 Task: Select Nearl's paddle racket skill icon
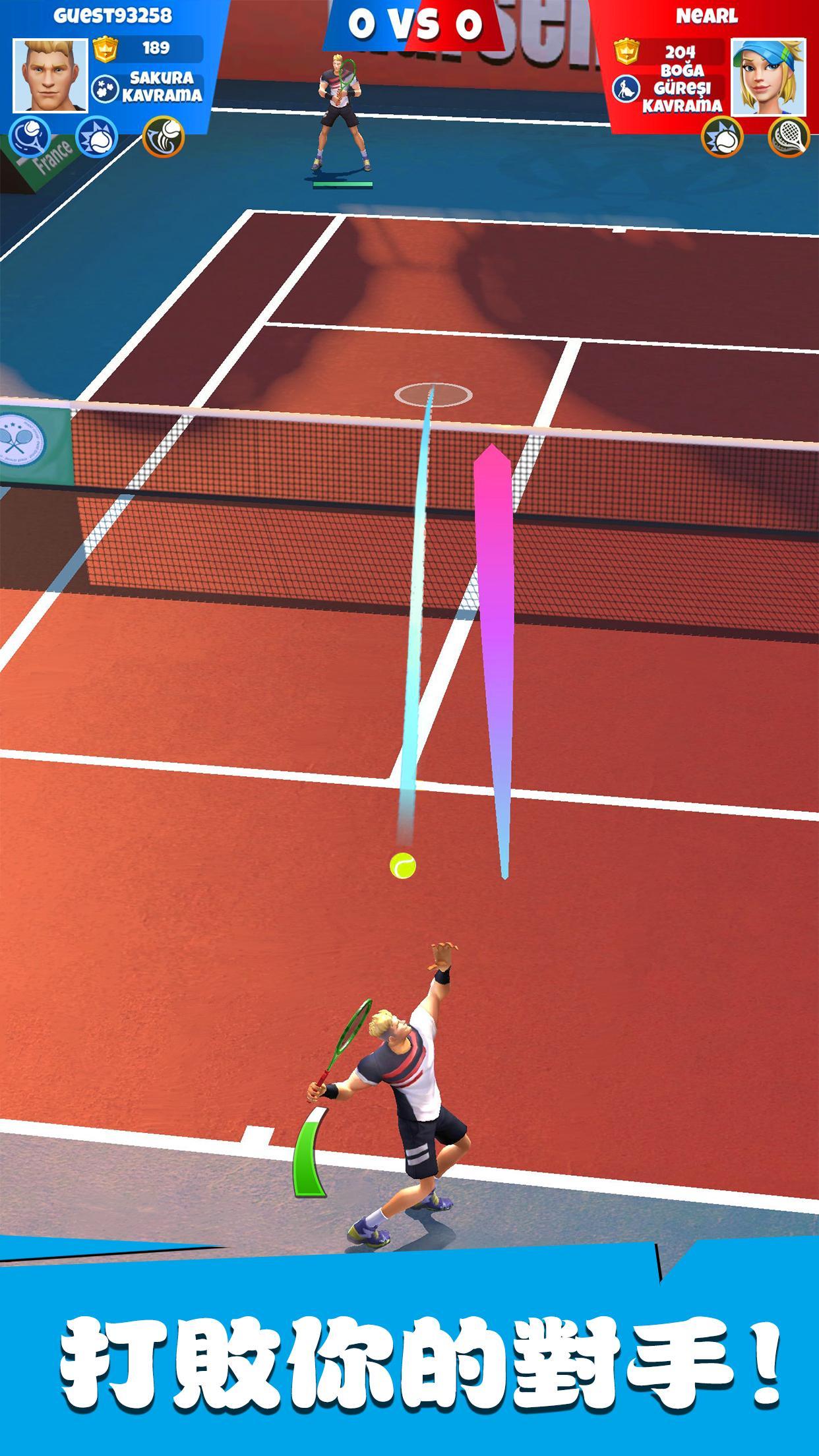coord(789,137)
